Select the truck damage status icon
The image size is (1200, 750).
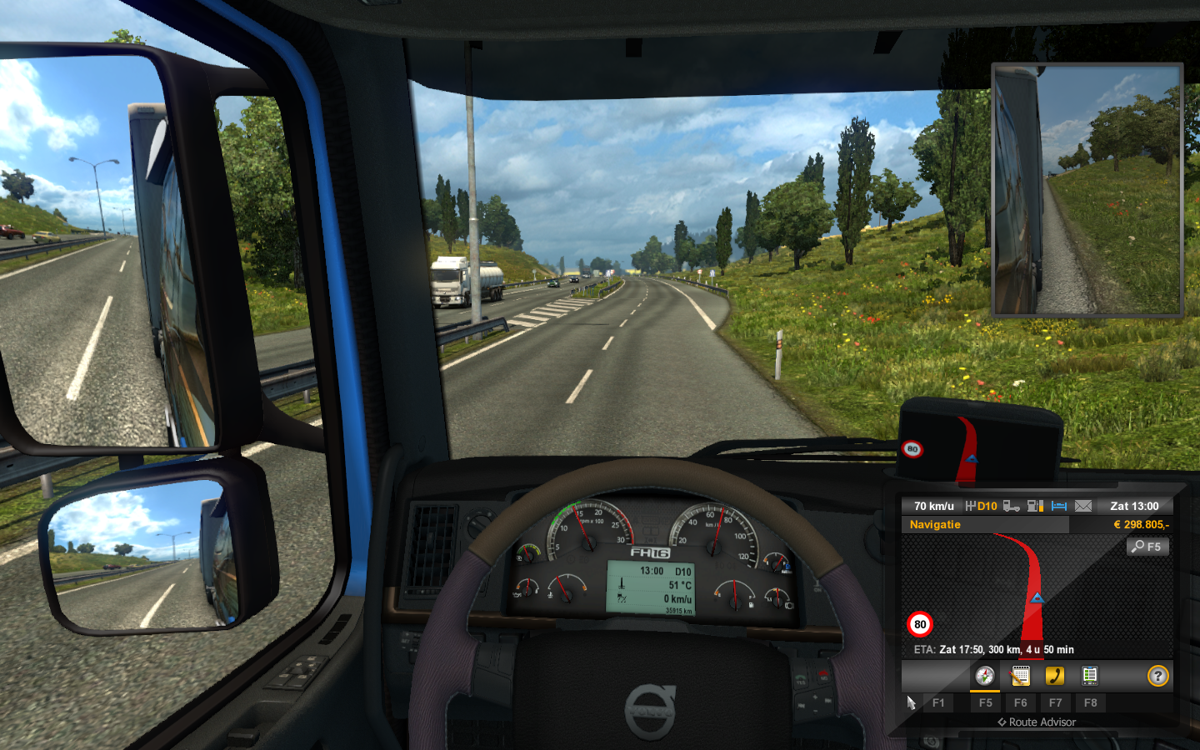click(x=1012, y=506)
